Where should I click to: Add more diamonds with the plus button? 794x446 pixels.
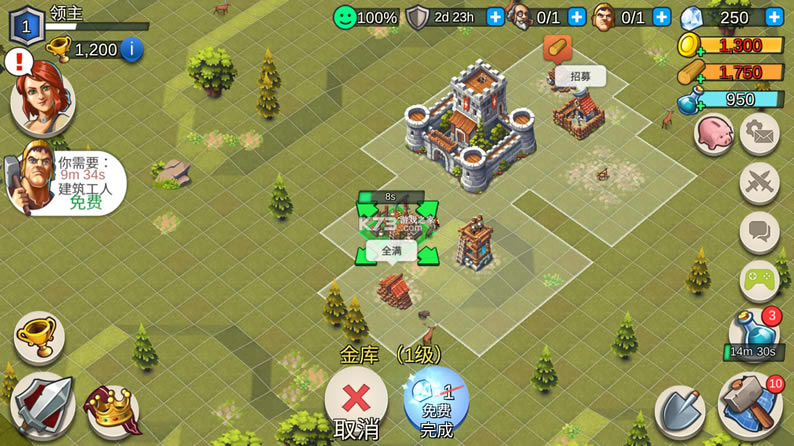(774, 17)
